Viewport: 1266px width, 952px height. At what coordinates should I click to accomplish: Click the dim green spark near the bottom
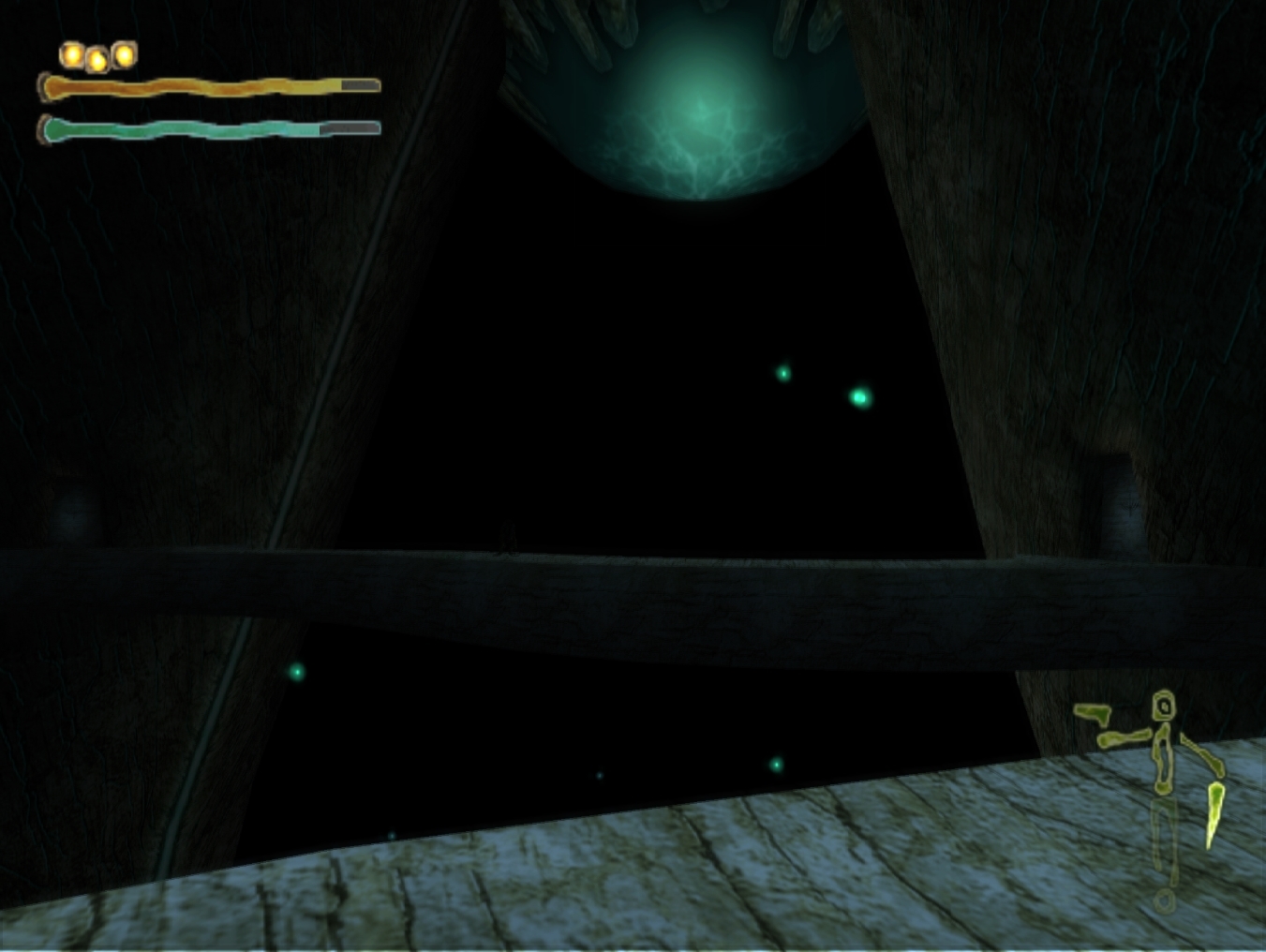pyautogui.click(x=600, y=776)
